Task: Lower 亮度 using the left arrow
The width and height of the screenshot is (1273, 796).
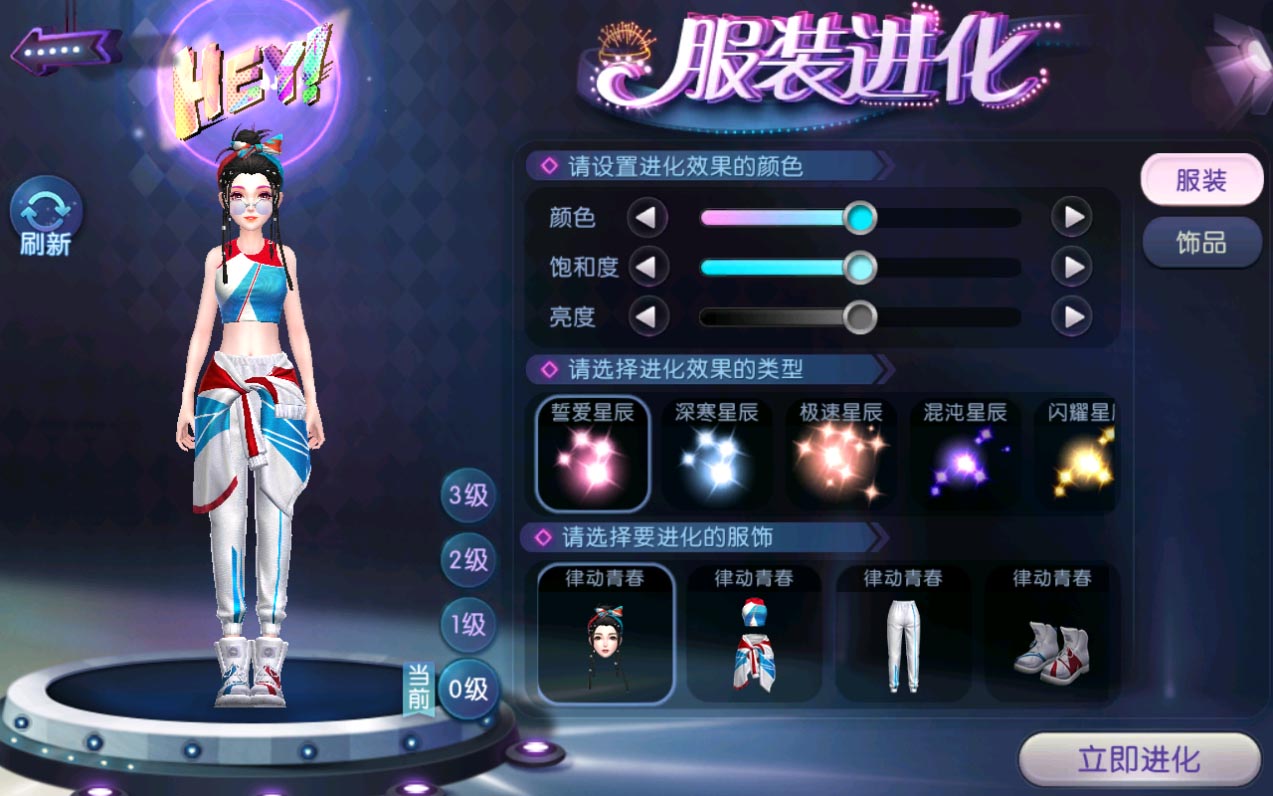Action: coord(647,317)
